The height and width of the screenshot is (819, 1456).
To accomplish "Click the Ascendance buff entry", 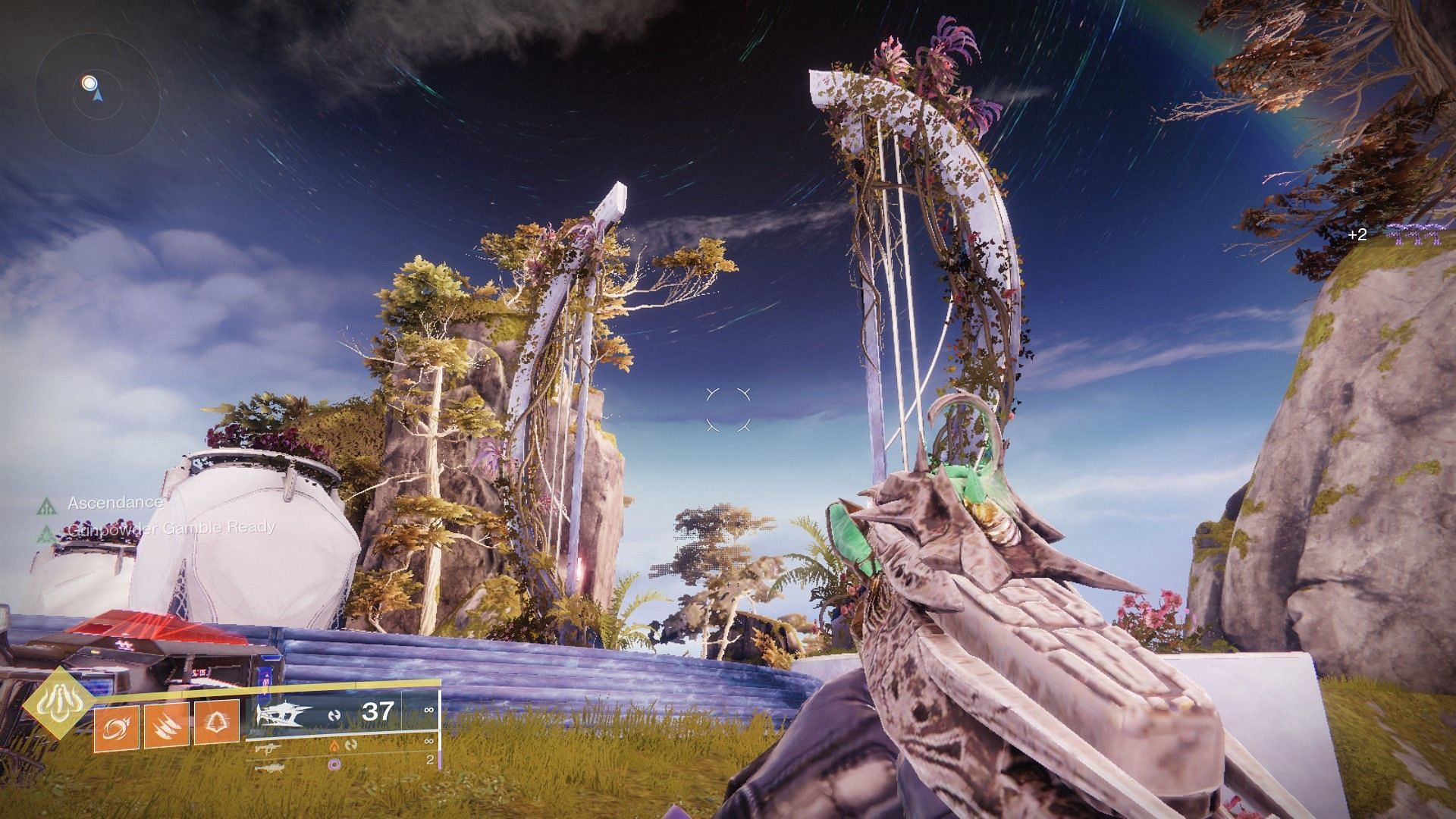I will [x=114, y=503].
